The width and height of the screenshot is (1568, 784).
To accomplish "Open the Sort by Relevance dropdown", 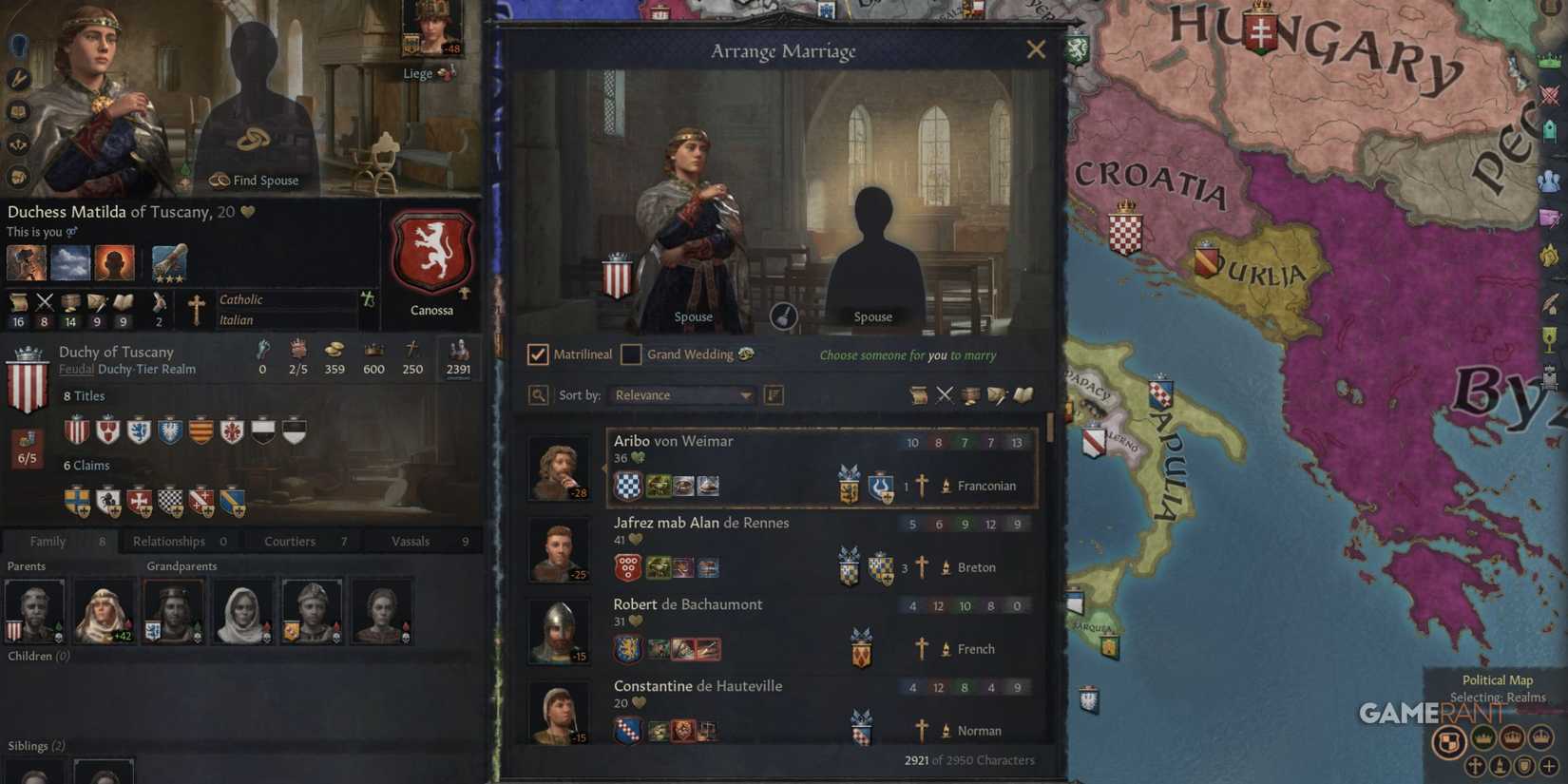I will pyautogui.click(x=681, y=394).
